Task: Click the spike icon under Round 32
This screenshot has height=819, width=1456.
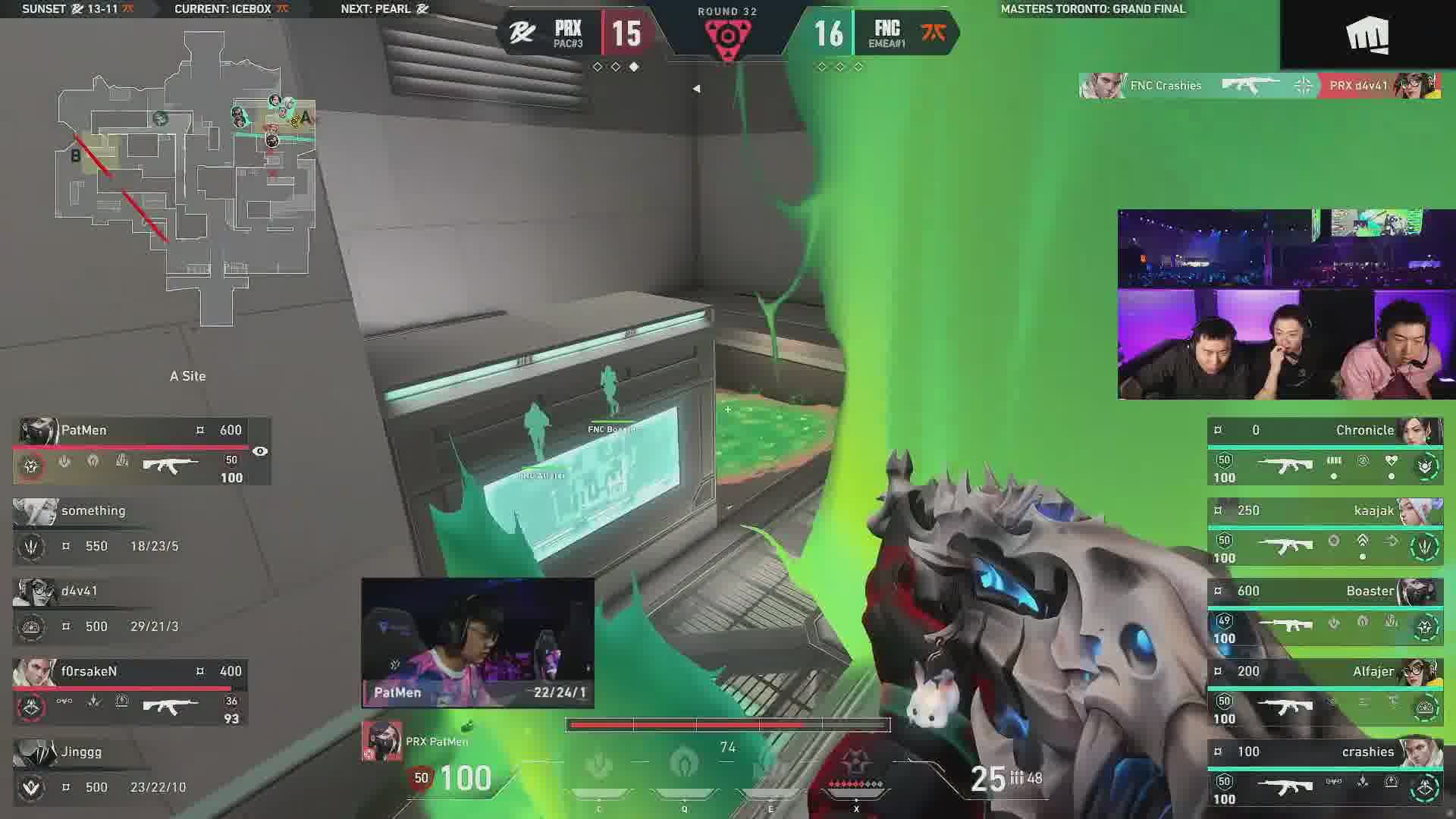Action: [727, 36]
